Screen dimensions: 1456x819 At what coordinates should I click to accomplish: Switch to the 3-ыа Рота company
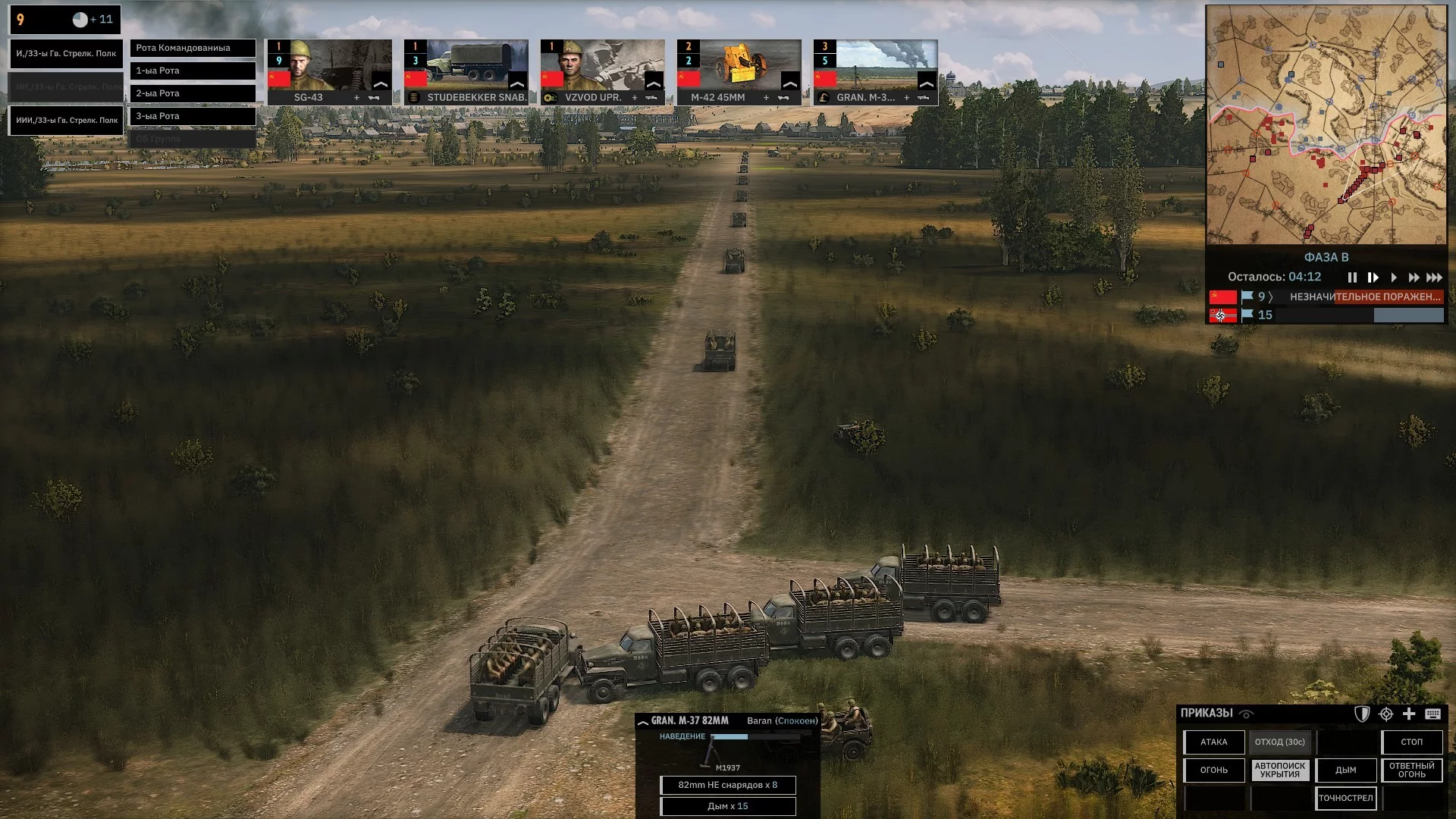pos(193,116)
